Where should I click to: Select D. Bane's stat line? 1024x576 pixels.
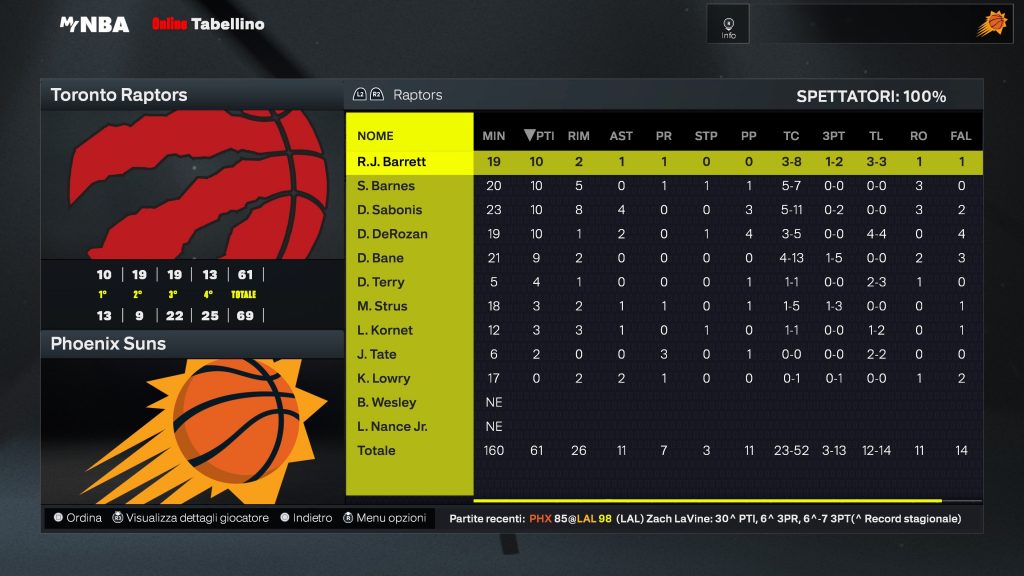tap(381, 258)
